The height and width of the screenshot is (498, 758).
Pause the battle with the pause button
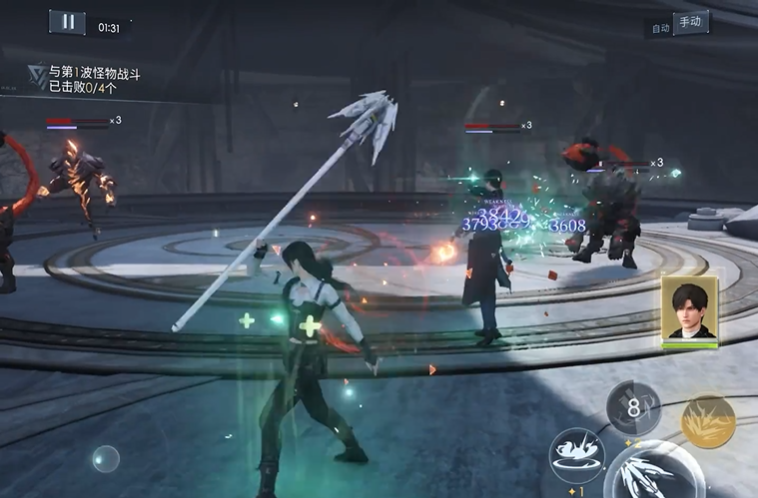click(x=67, y=22)
